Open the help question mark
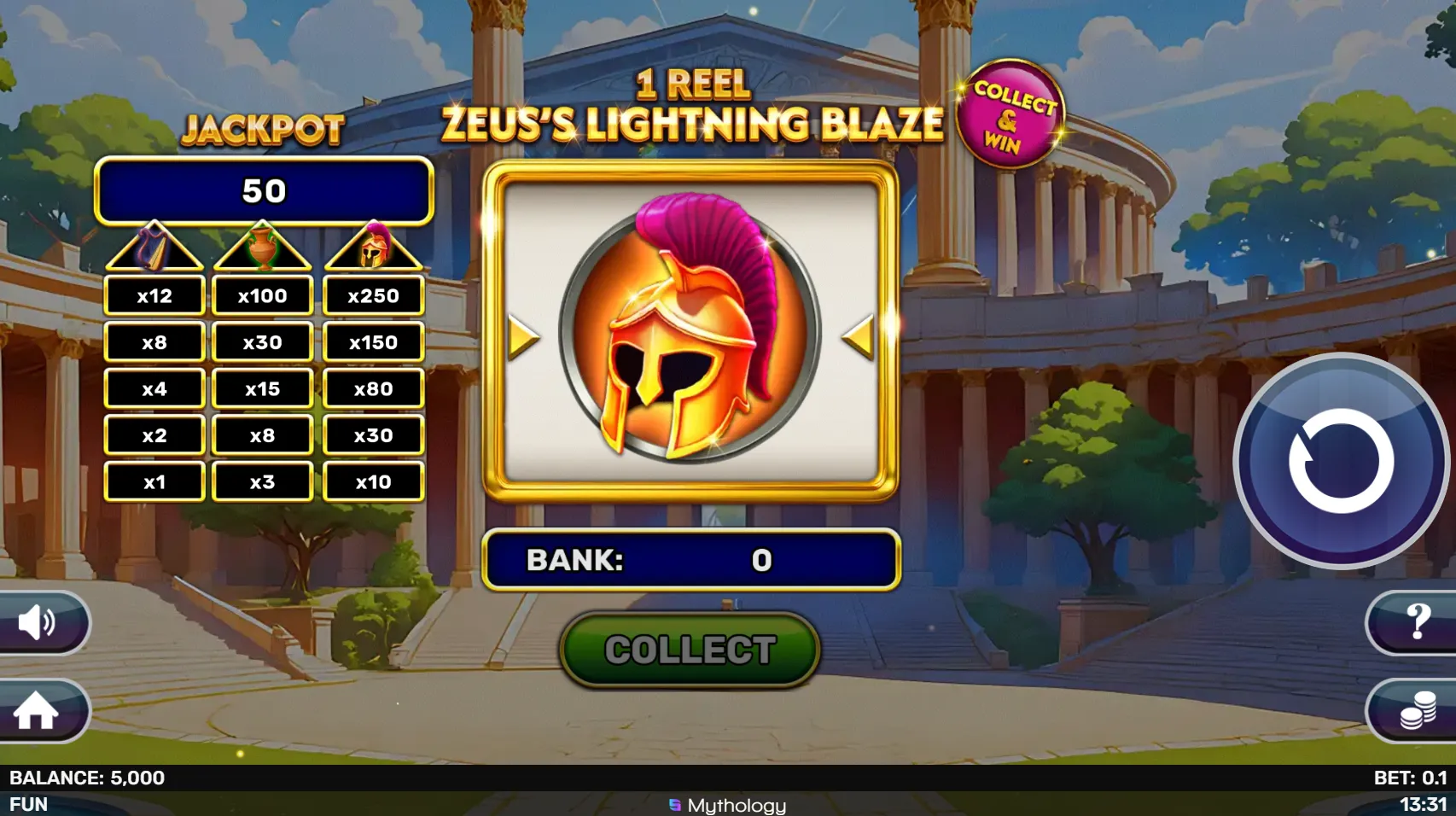The image size is (1456, 816). coord(1416,621)
